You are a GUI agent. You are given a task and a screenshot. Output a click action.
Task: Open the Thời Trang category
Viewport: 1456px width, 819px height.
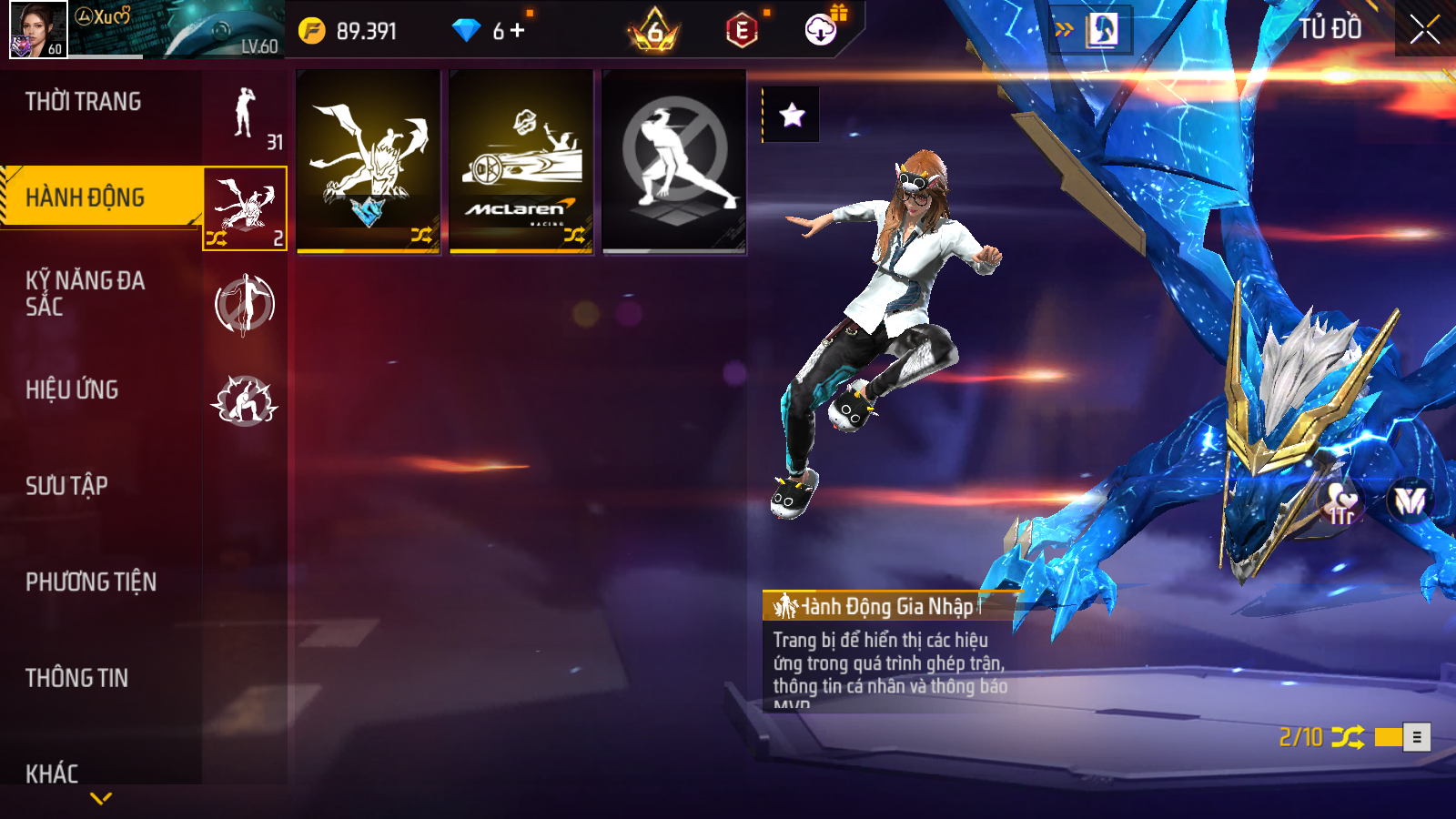(x=84, y=102)
